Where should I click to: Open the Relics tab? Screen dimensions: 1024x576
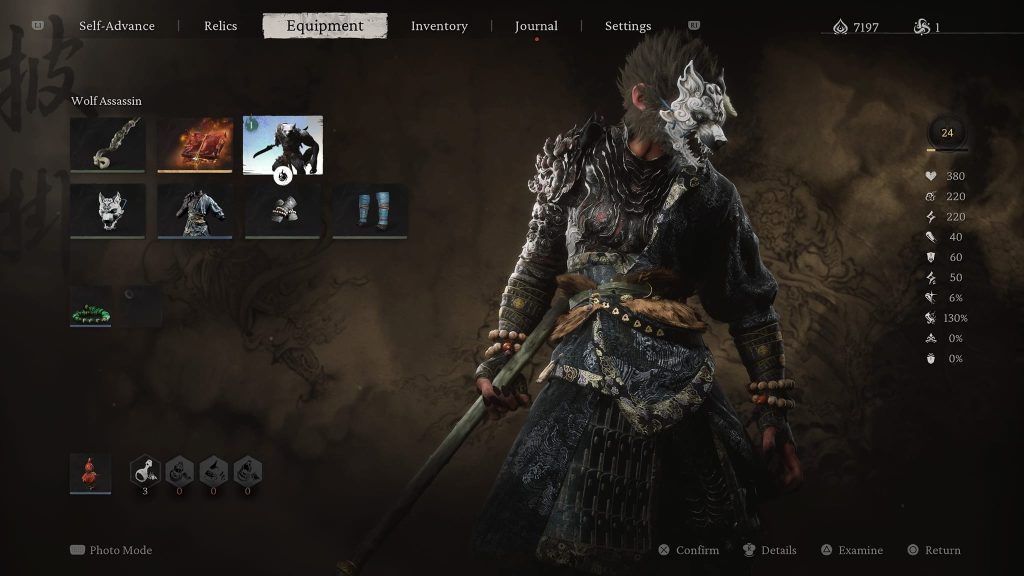click(x=220, y=26)
